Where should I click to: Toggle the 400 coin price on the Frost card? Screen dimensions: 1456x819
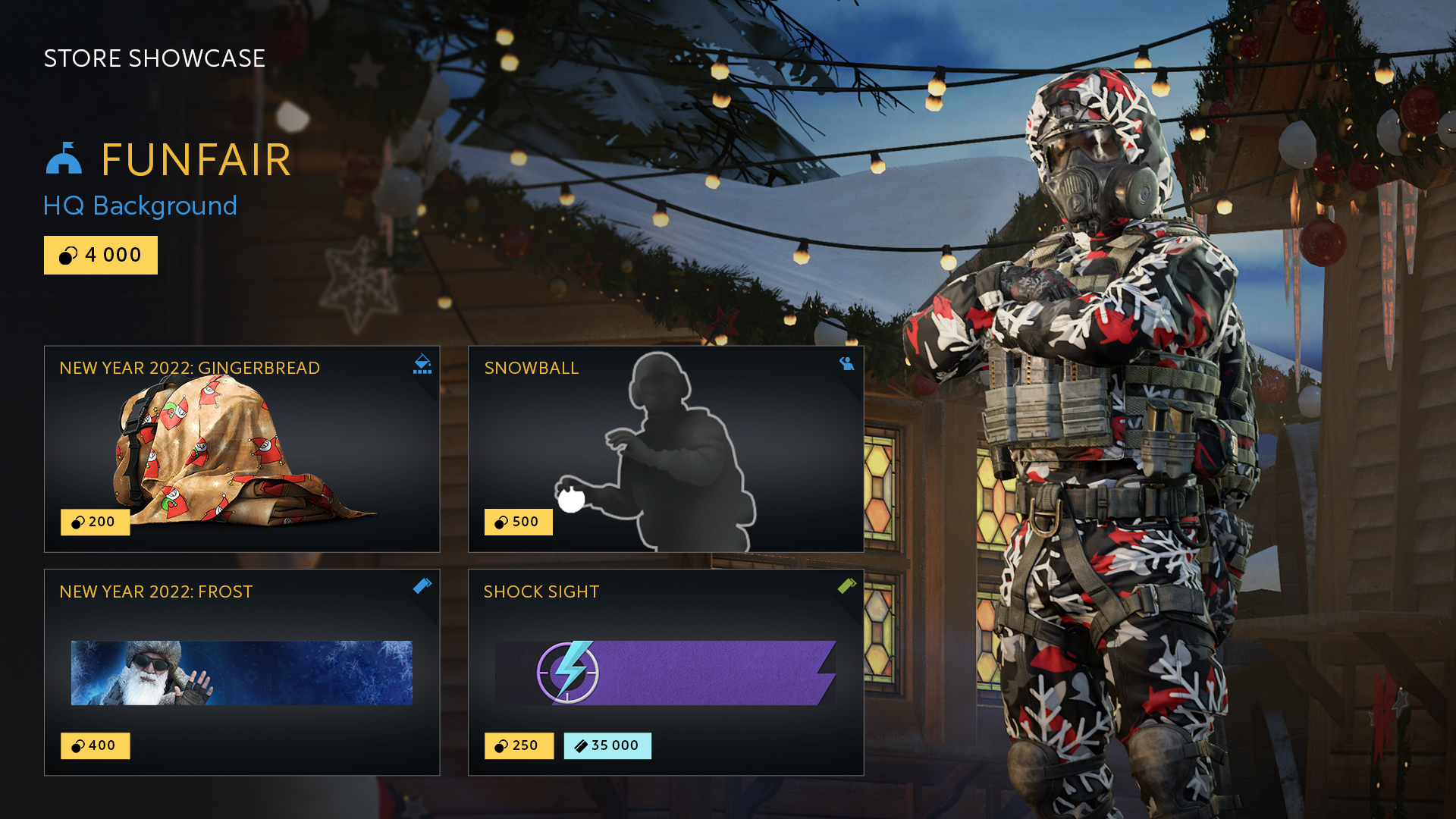95,746
